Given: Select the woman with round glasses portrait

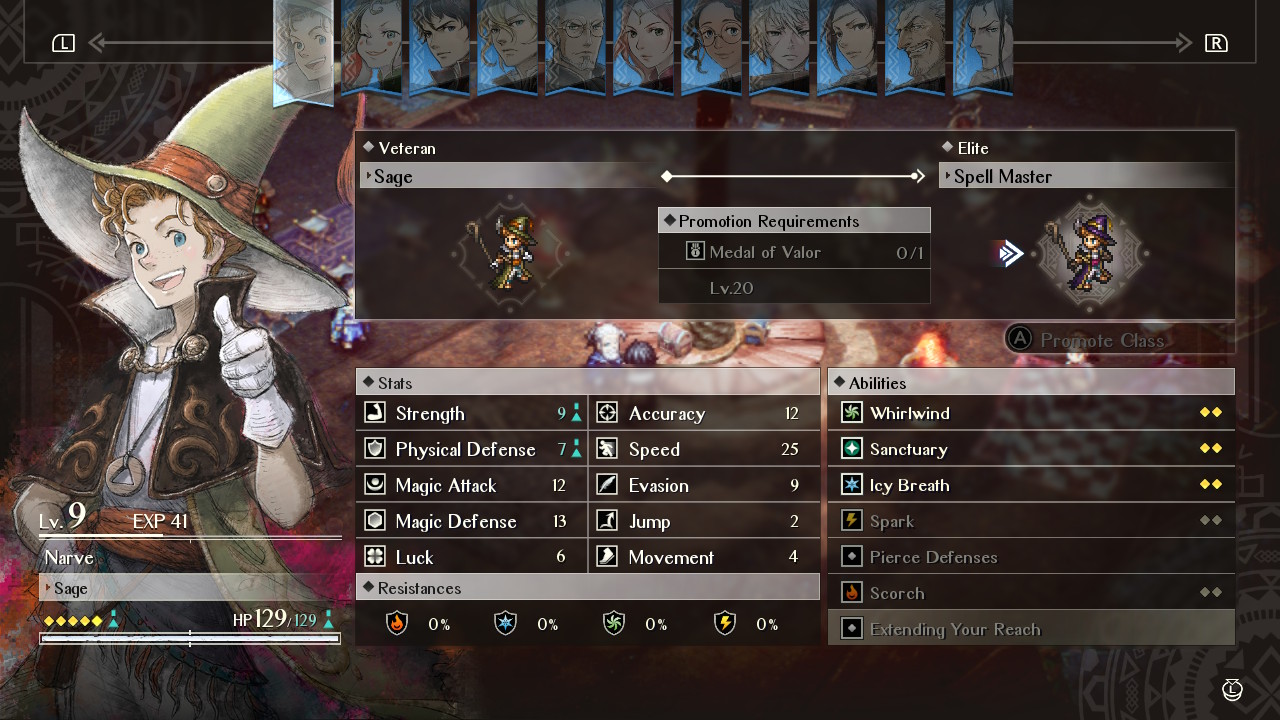Looking at the screenshot, I should tap(711, 45).
